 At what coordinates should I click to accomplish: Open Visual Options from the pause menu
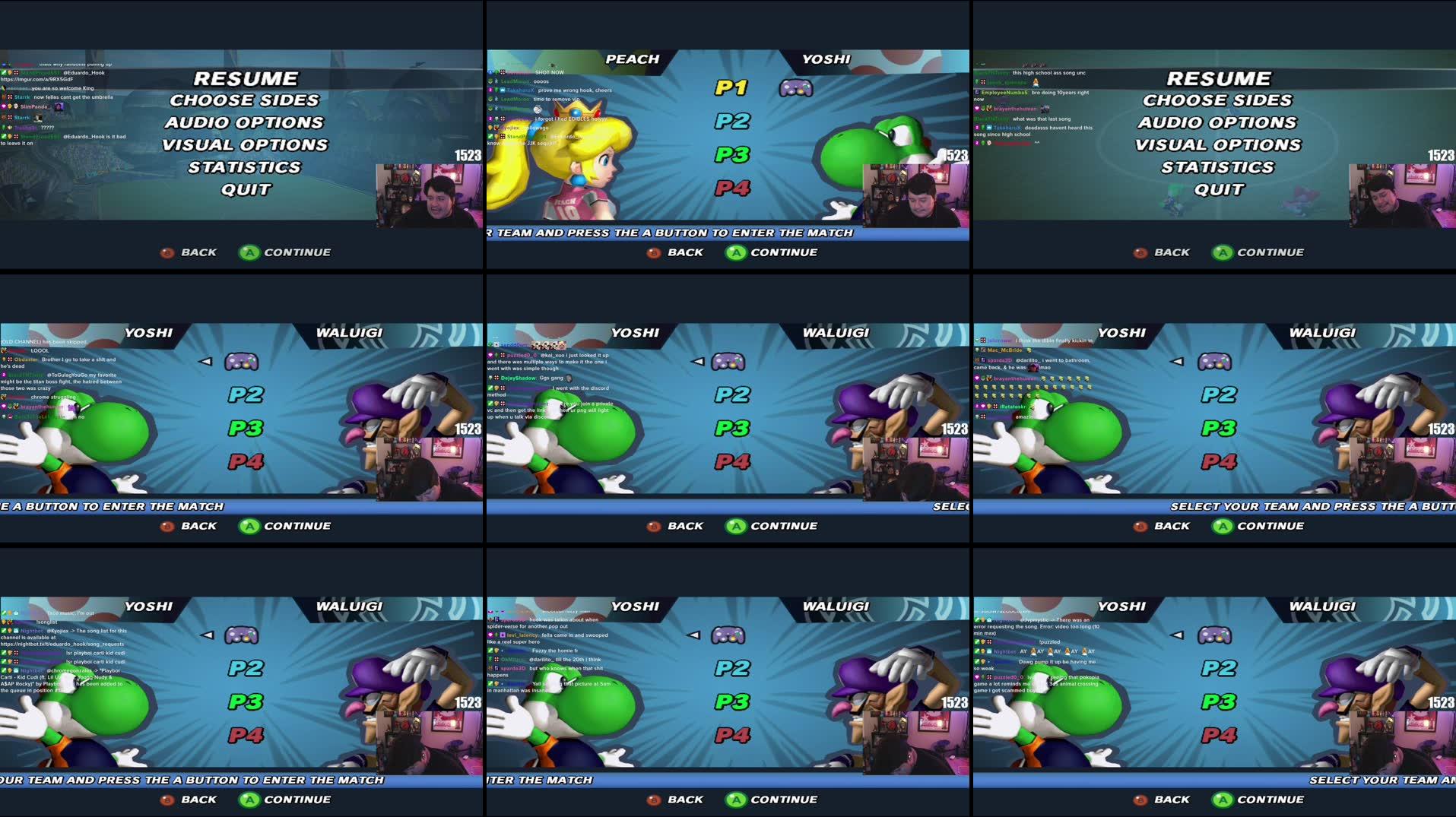click(x=247, y=144)
